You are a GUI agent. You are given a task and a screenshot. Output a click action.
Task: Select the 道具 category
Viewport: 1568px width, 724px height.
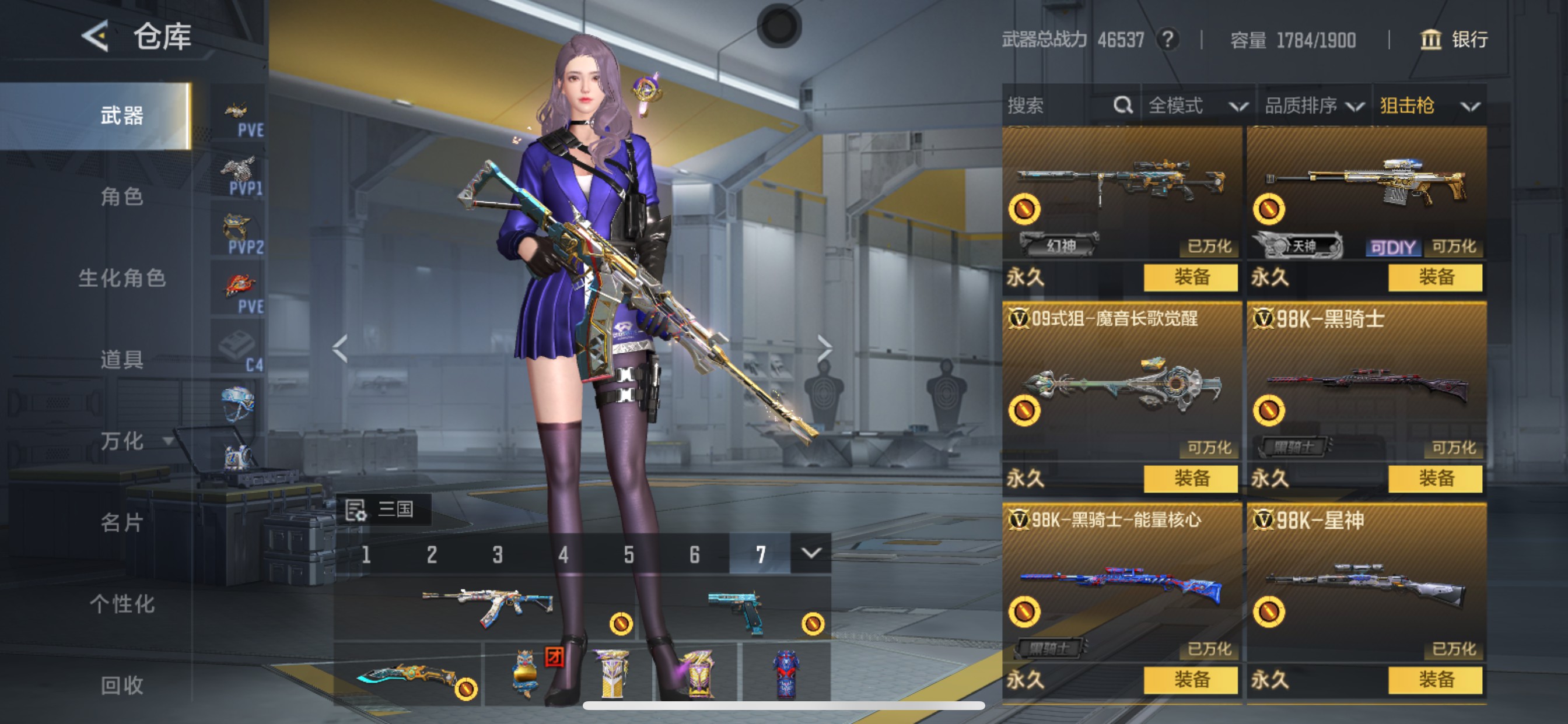click(x=122, y=360)
